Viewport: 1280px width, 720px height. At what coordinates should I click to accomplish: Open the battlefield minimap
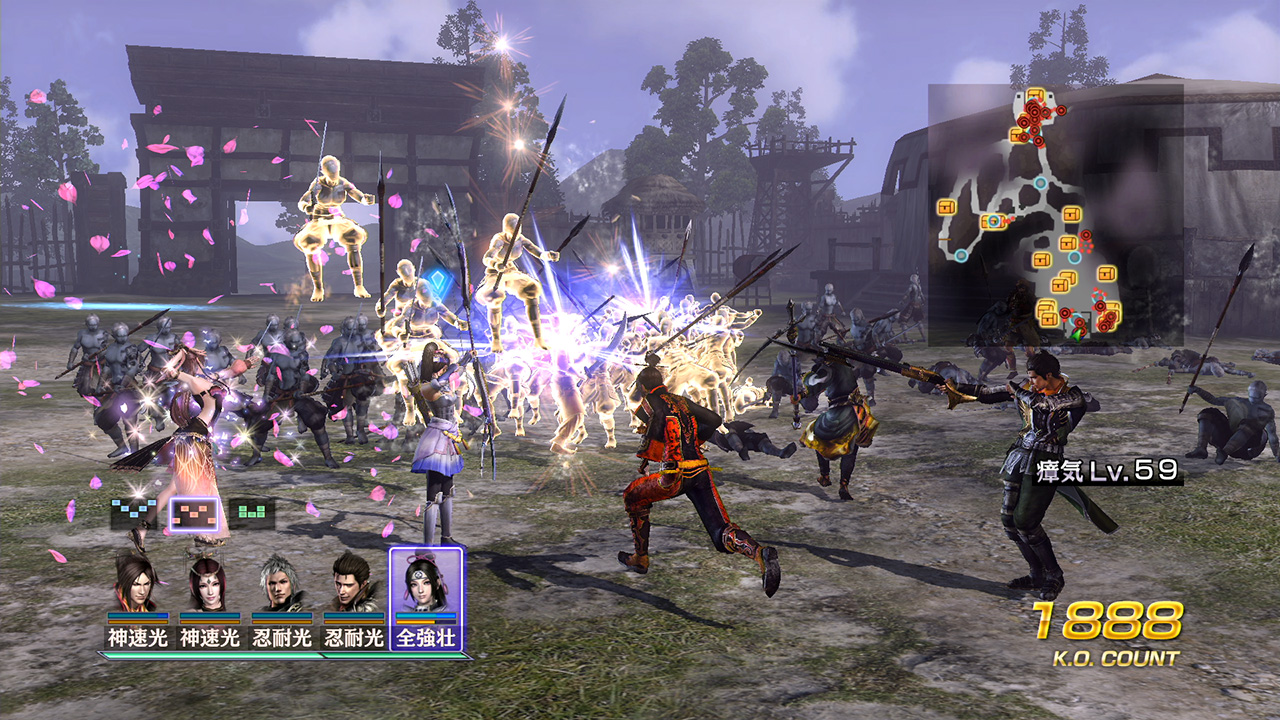point(1056,215)
